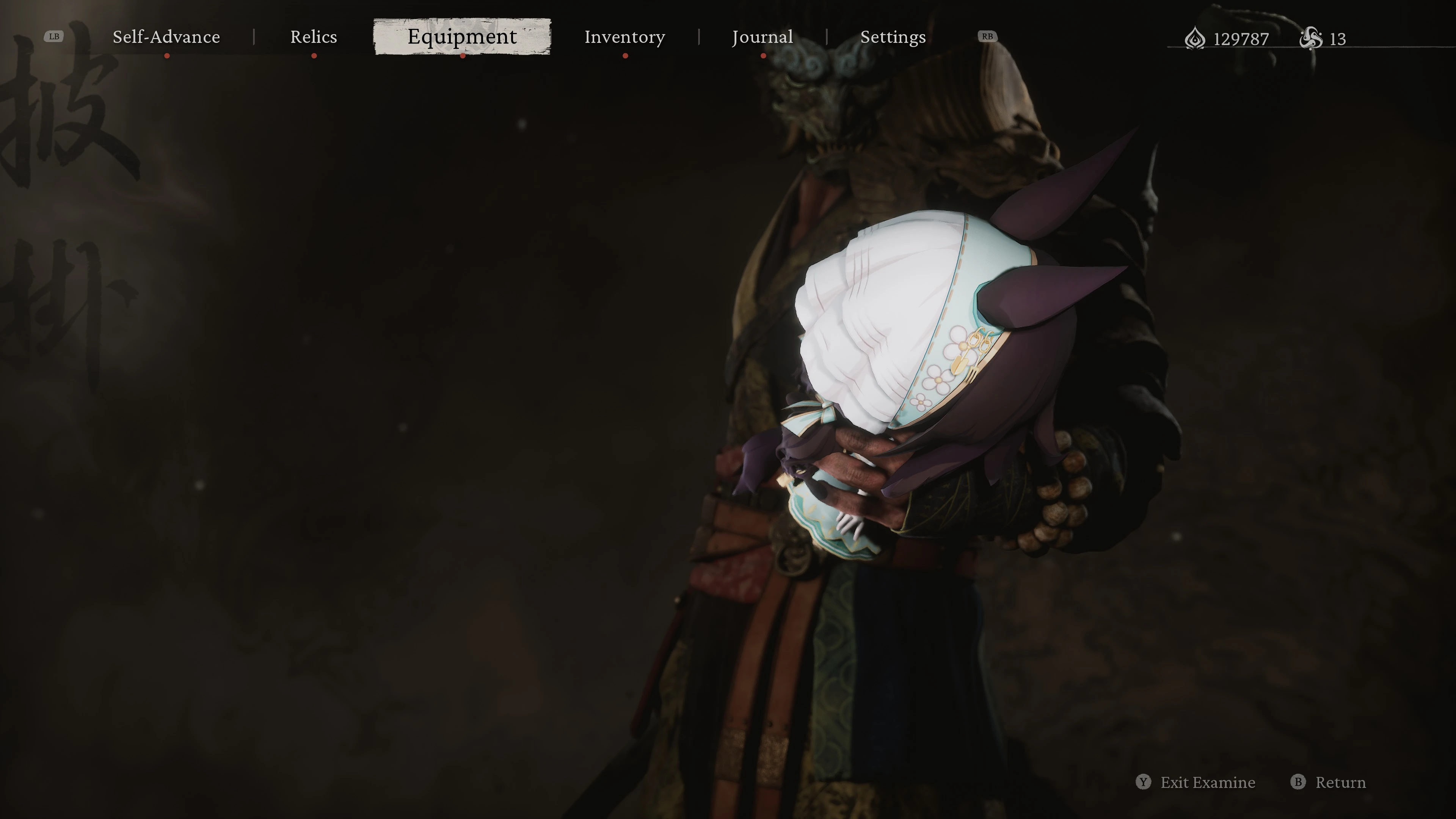Screen dimensions: 1456x819
Task: Click the Exit Examine option
Action: coord(1196,782)
